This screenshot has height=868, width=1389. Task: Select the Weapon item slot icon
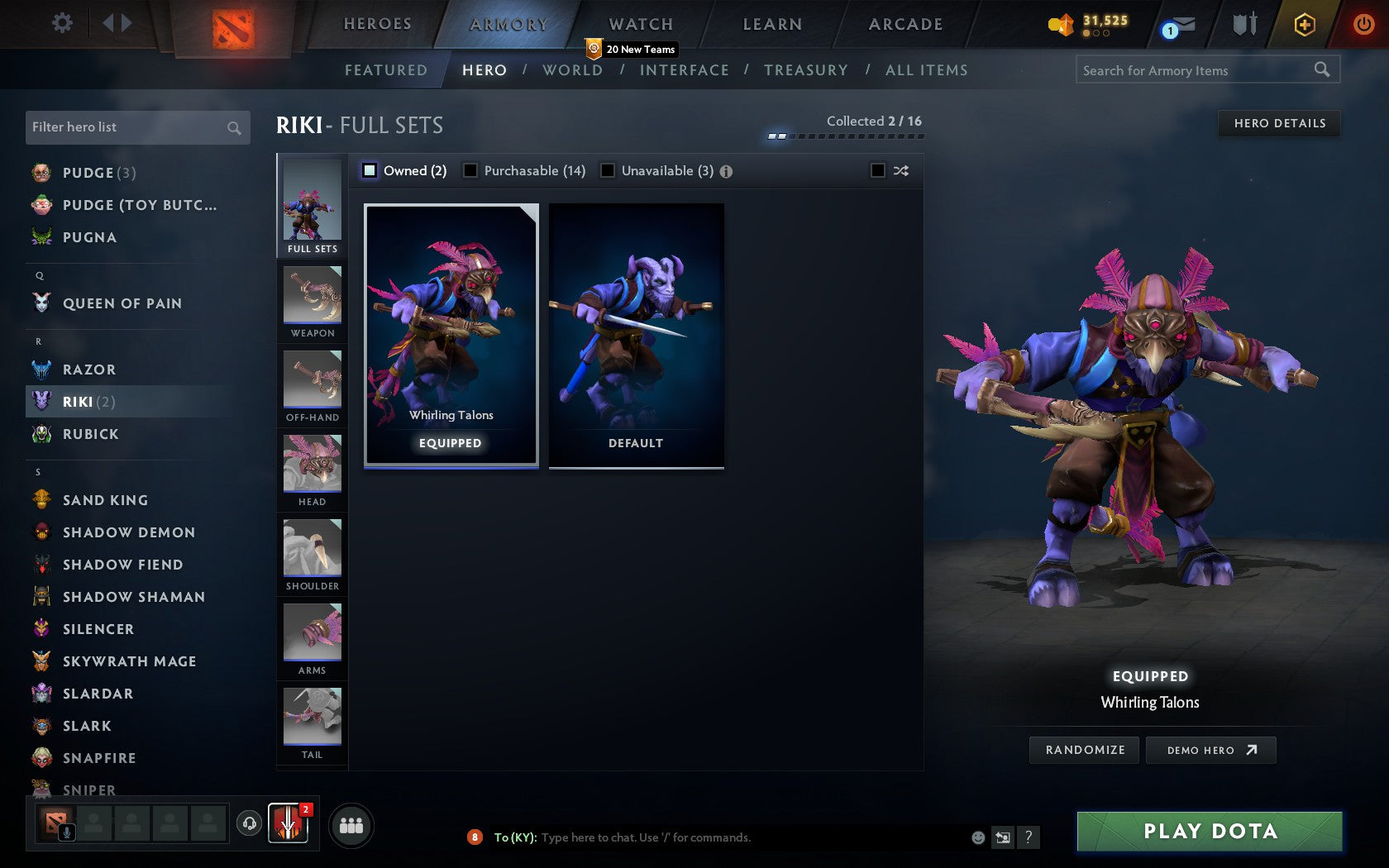312,298
